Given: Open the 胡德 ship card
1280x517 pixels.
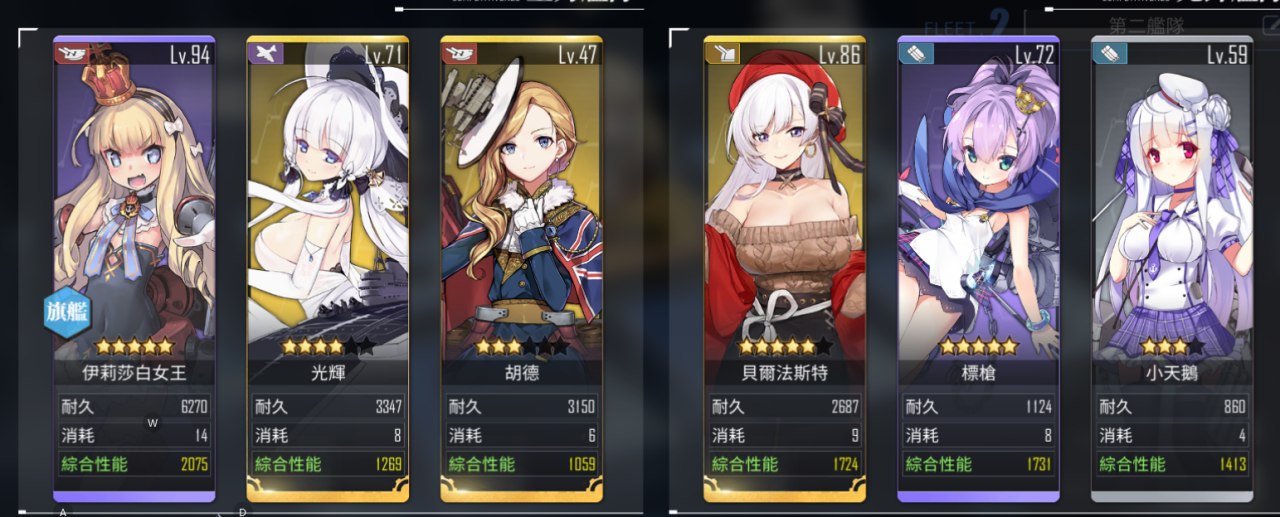Looking at the screenshot, I should [522, 230].
